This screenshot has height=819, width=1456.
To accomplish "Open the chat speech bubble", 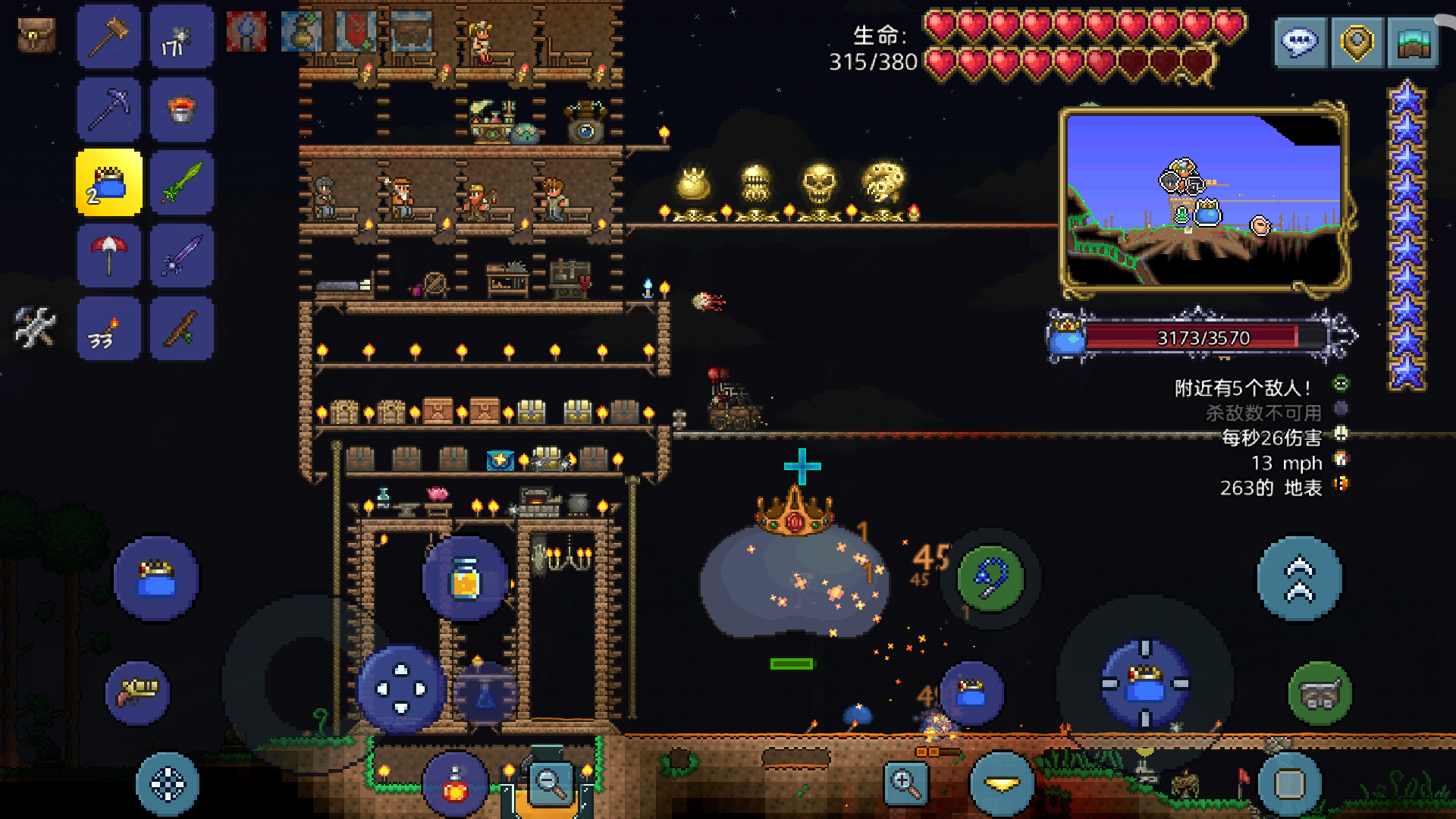I will 1300,42.
